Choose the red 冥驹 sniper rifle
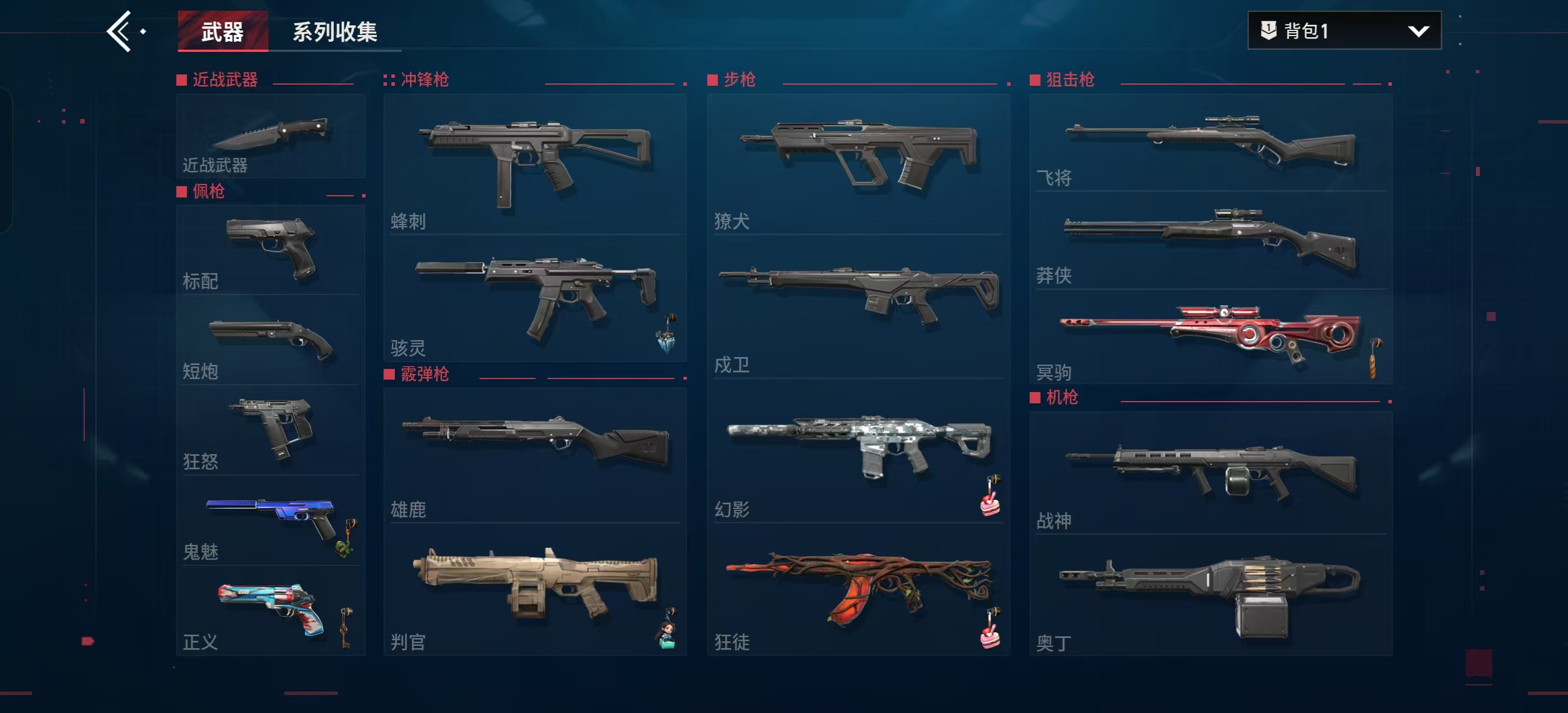 point(1210,337)
